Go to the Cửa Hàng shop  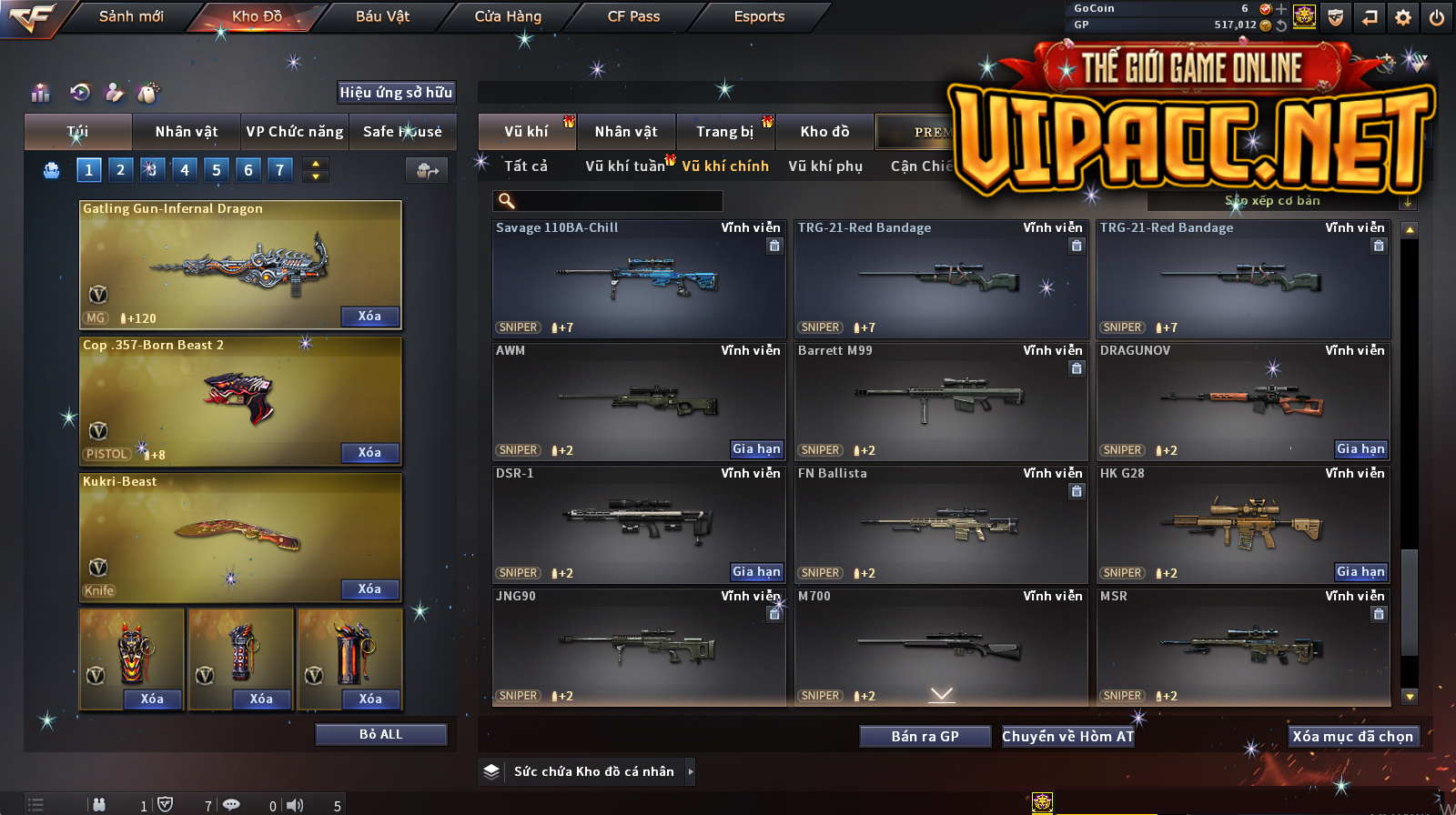[x=508, y=16]
